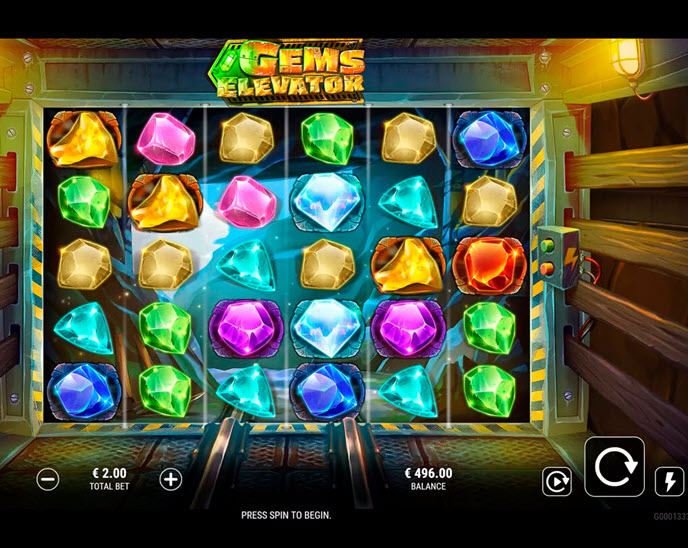Spin the reels with the circular arrow button
Viewport: 688px width, 548px height.
coord(614,467)
